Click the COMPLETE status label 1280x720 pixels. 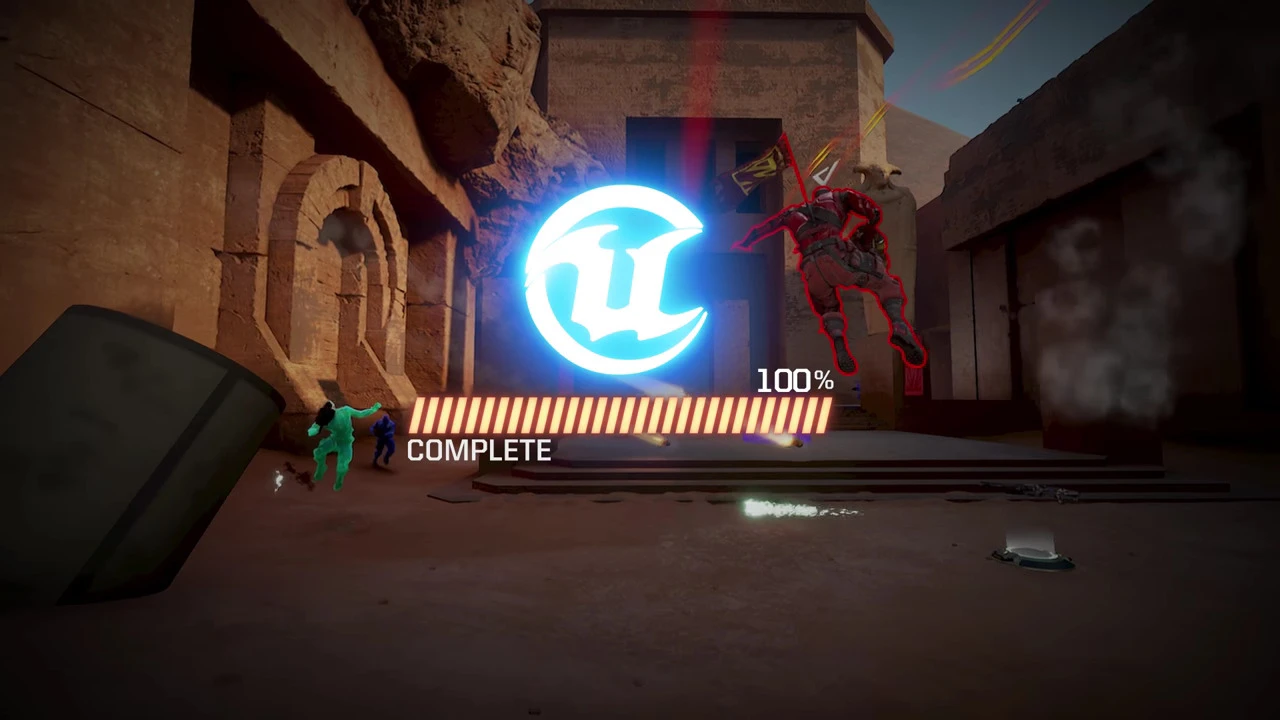(479, 450)
